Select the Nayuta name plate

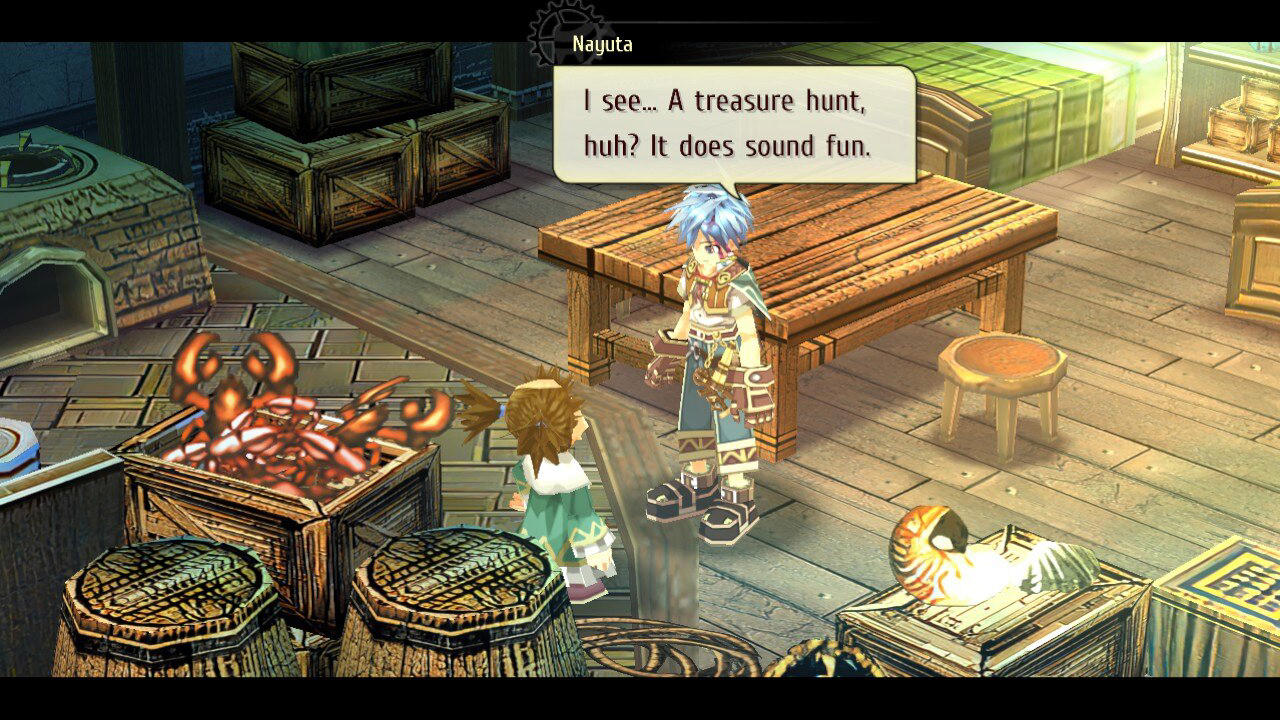(x=603, y=44)
